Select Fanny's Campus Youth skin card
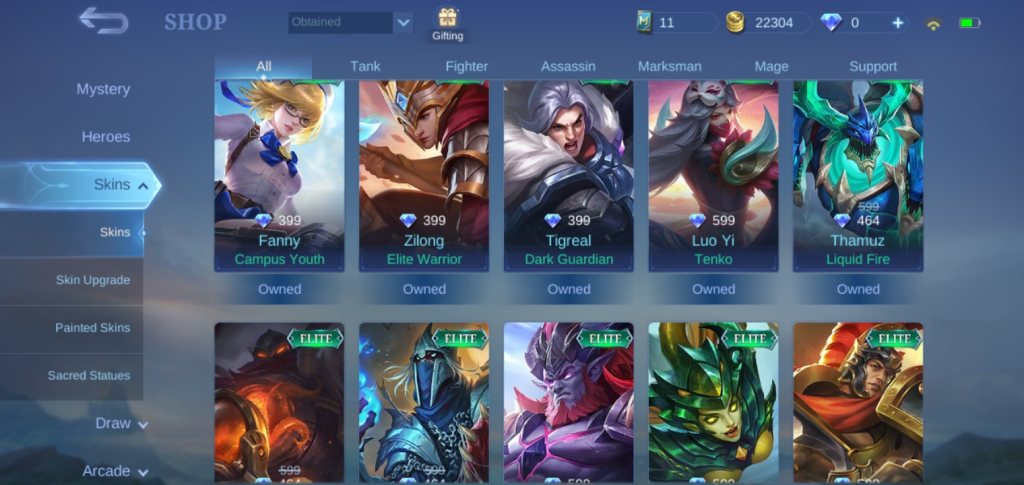Image resolution: width=1024 pixels, height=485 pixels. click(279, 175)
